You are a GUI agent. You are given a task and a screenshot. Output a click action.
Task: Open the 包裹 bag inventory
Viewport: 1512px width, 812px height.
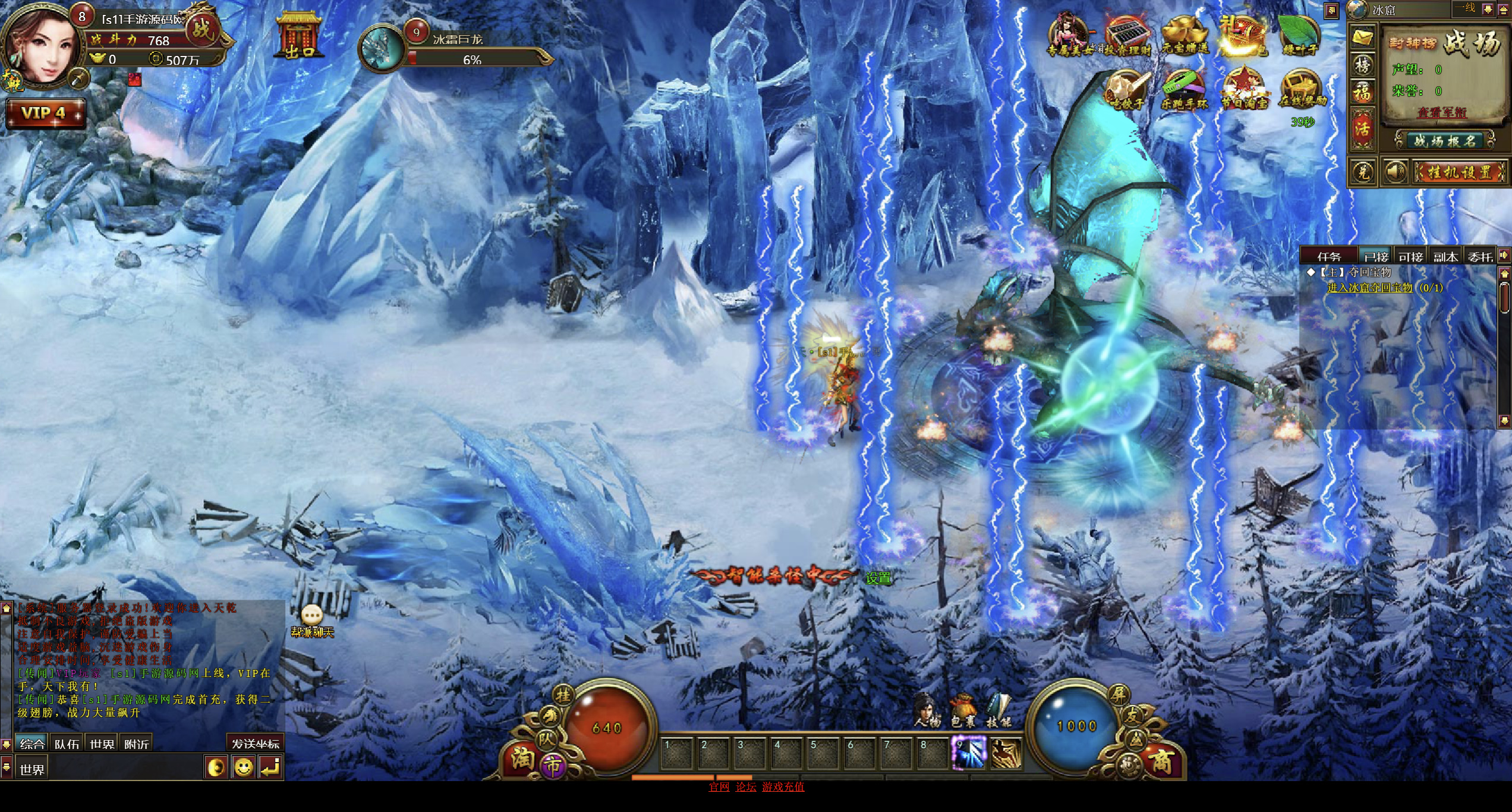coord(963,710)
